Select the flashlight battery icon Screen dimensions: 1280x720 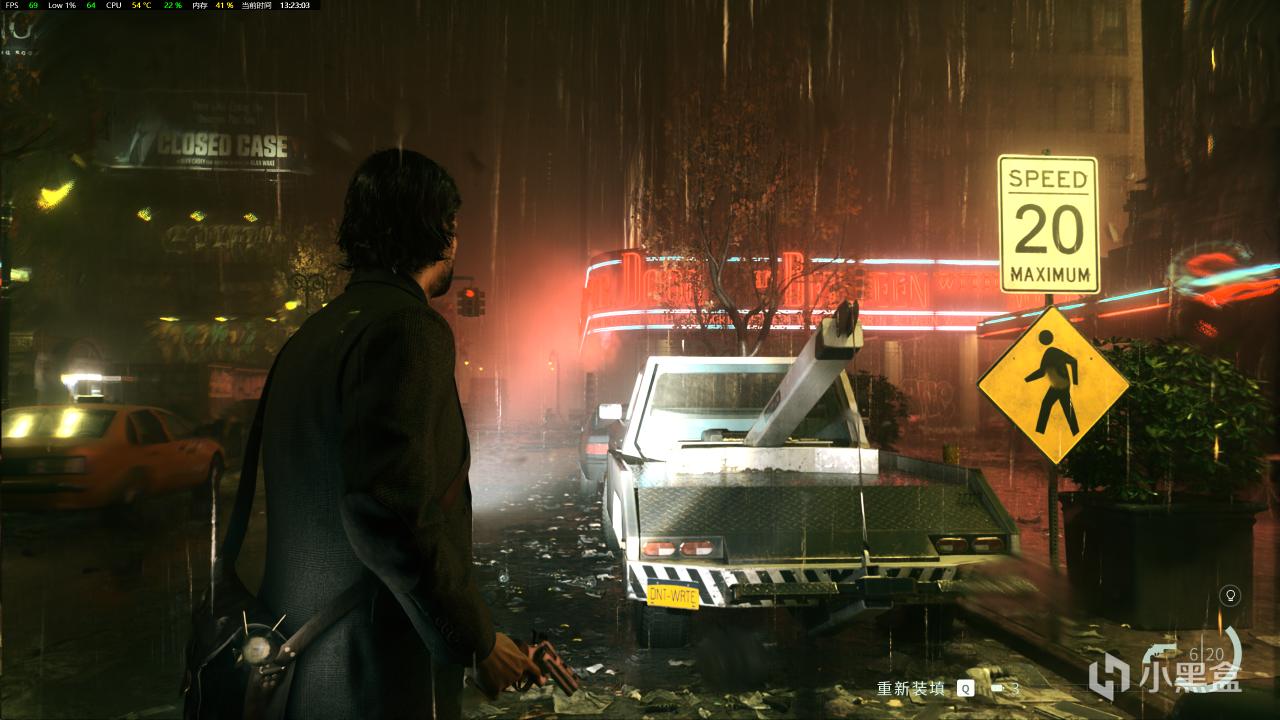997,688
